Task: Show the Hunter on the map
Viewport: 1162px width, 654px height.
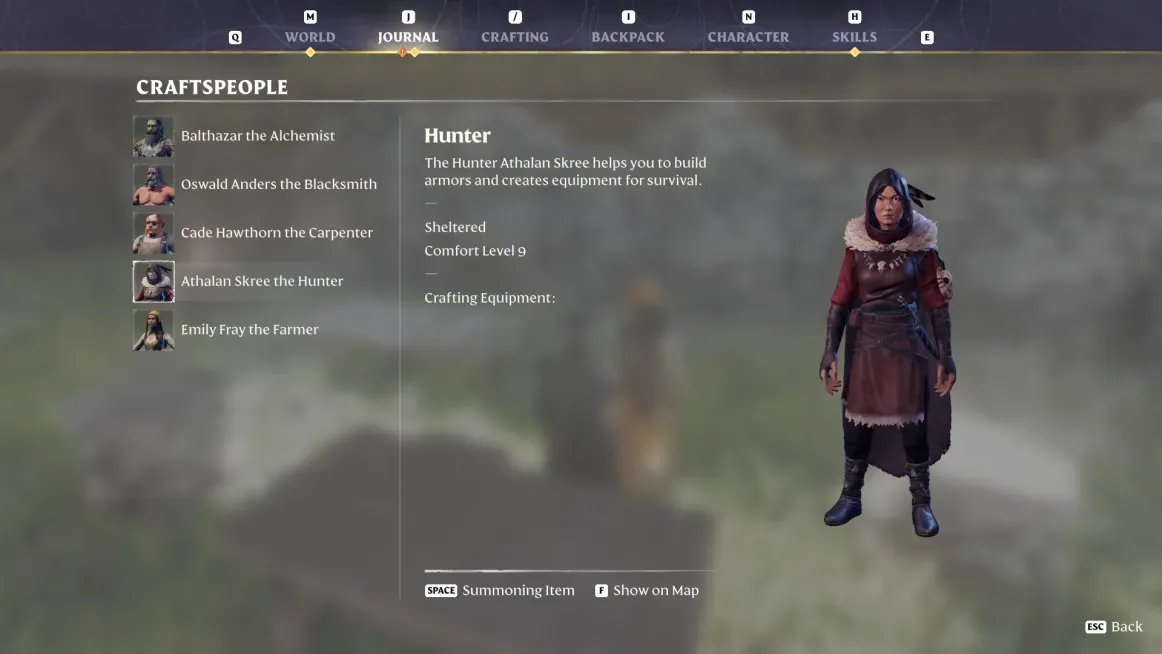Action: tap(647, 591)
